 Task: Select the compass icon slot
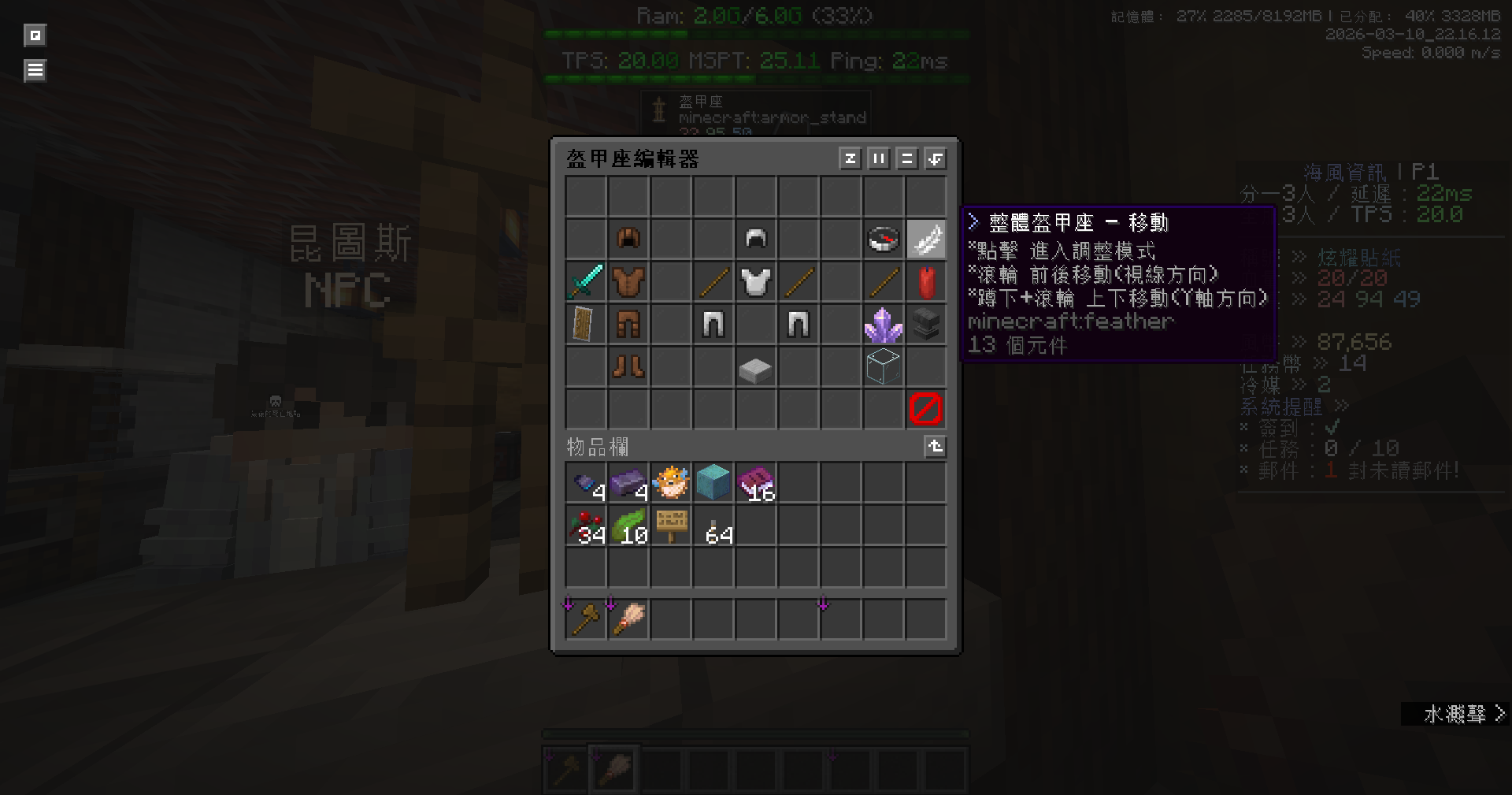coord(883,239)
